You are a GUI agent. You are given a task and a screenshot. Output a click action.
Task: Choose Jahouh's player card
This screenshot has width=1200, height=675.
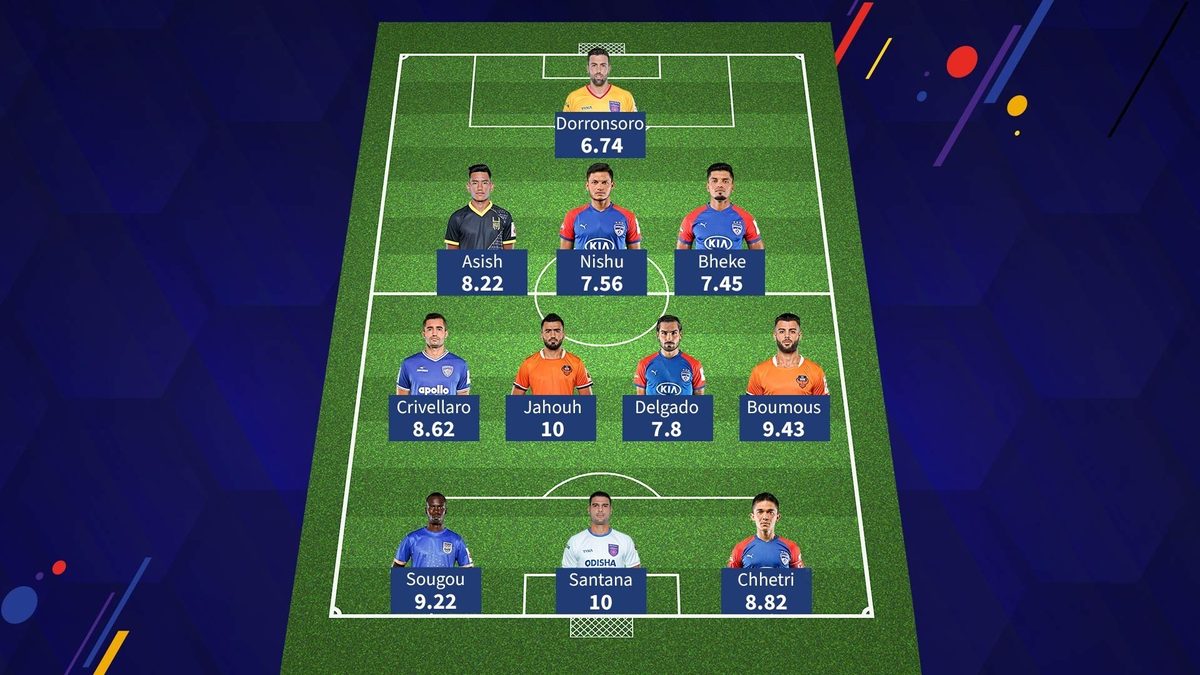coord(551,418)
